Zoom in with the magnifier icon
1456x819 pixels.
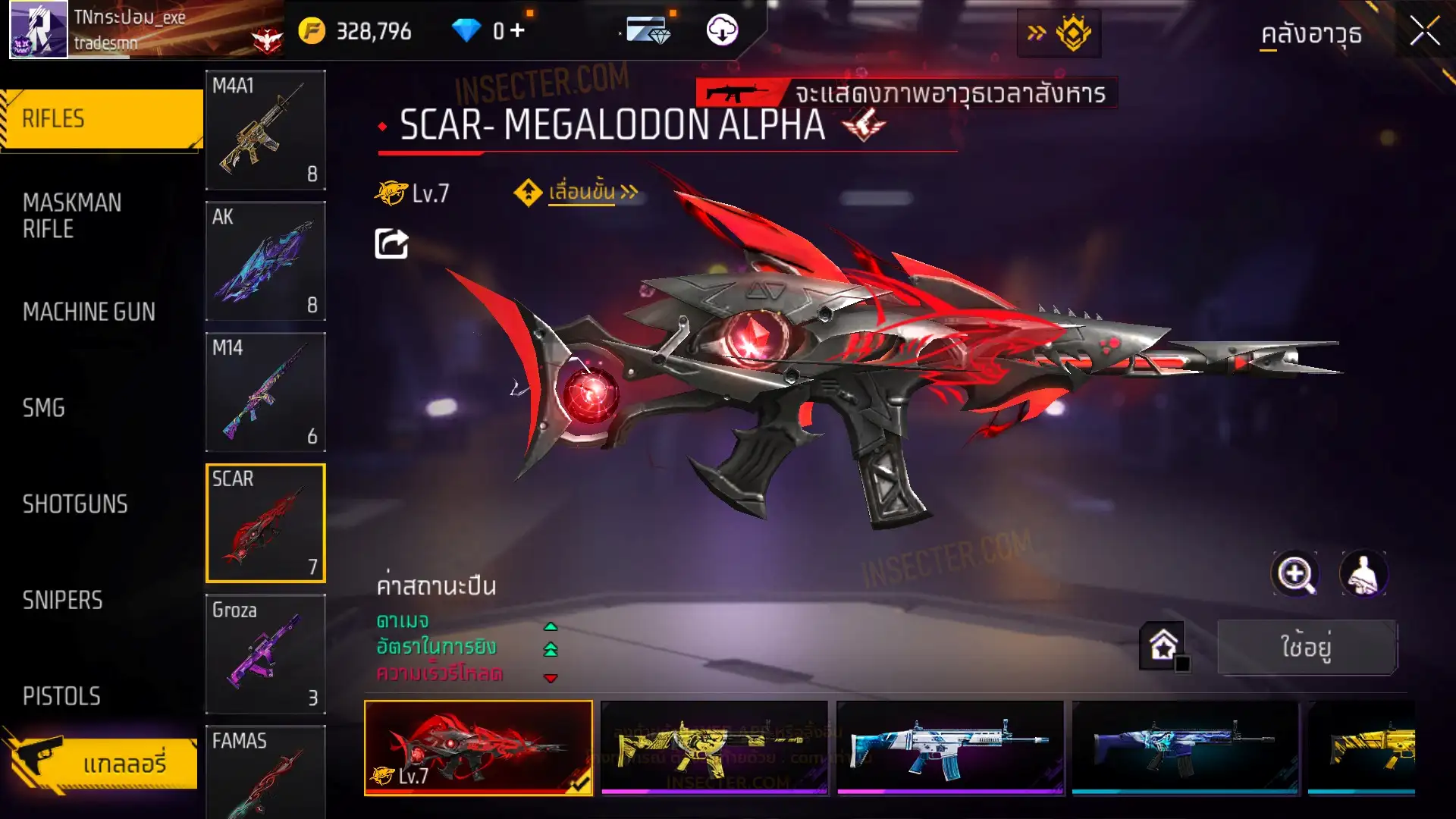coord(1294,574)
